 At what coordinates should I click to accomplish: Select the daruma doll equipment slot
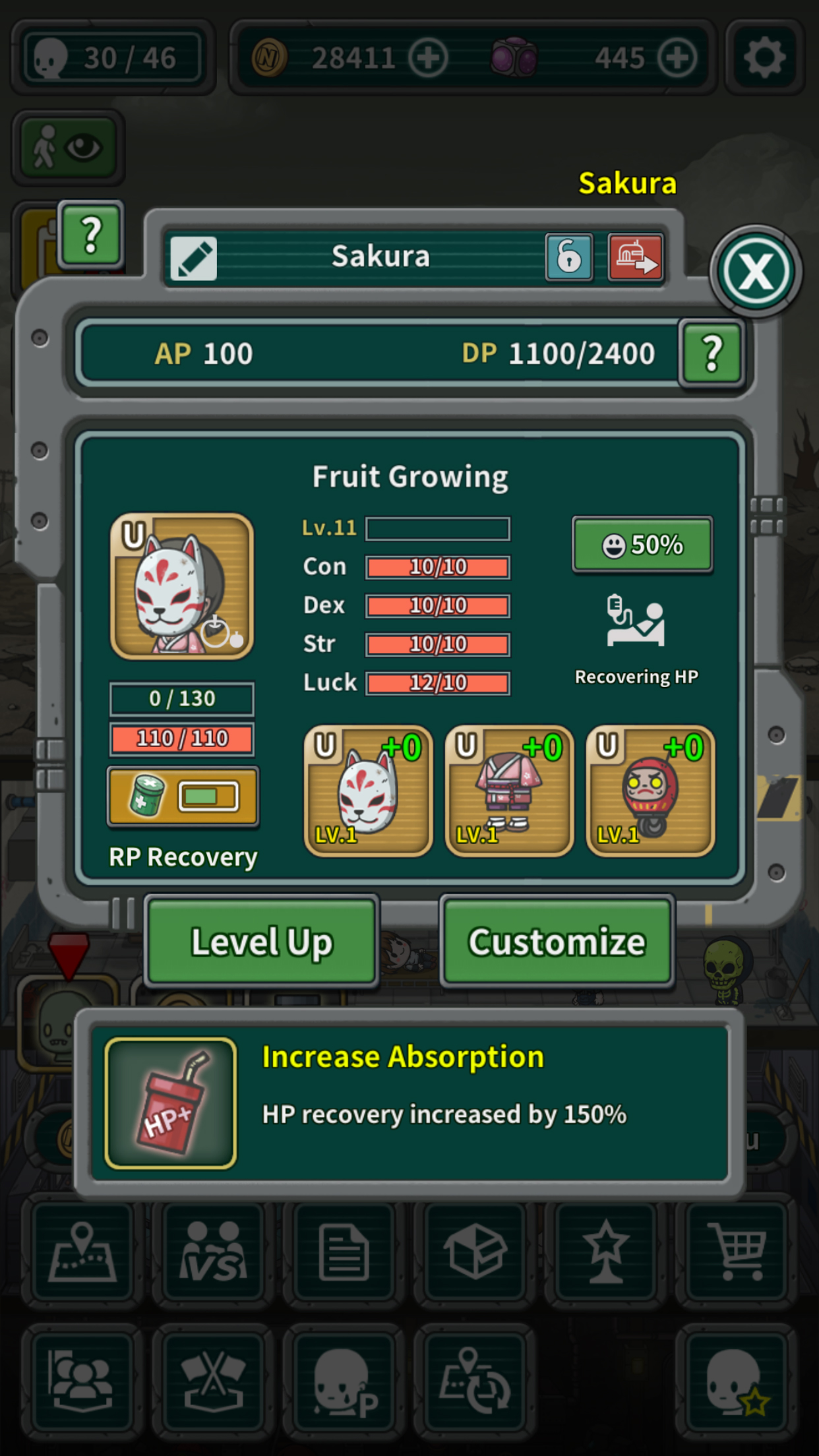(x=650, y=791)
